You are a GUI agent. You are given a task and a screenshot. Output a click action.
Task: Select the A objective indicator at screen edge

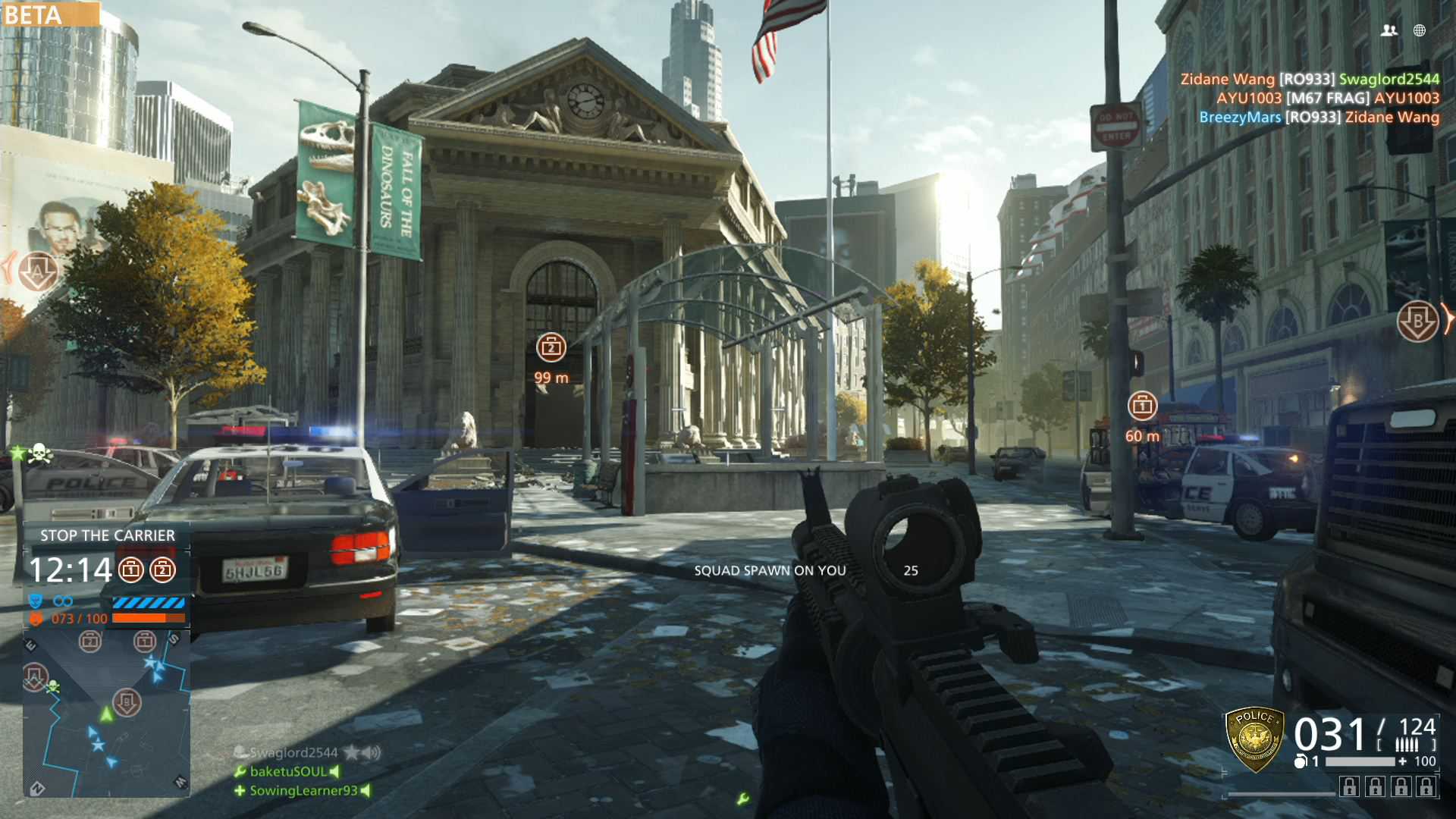[x=37, y=271]
